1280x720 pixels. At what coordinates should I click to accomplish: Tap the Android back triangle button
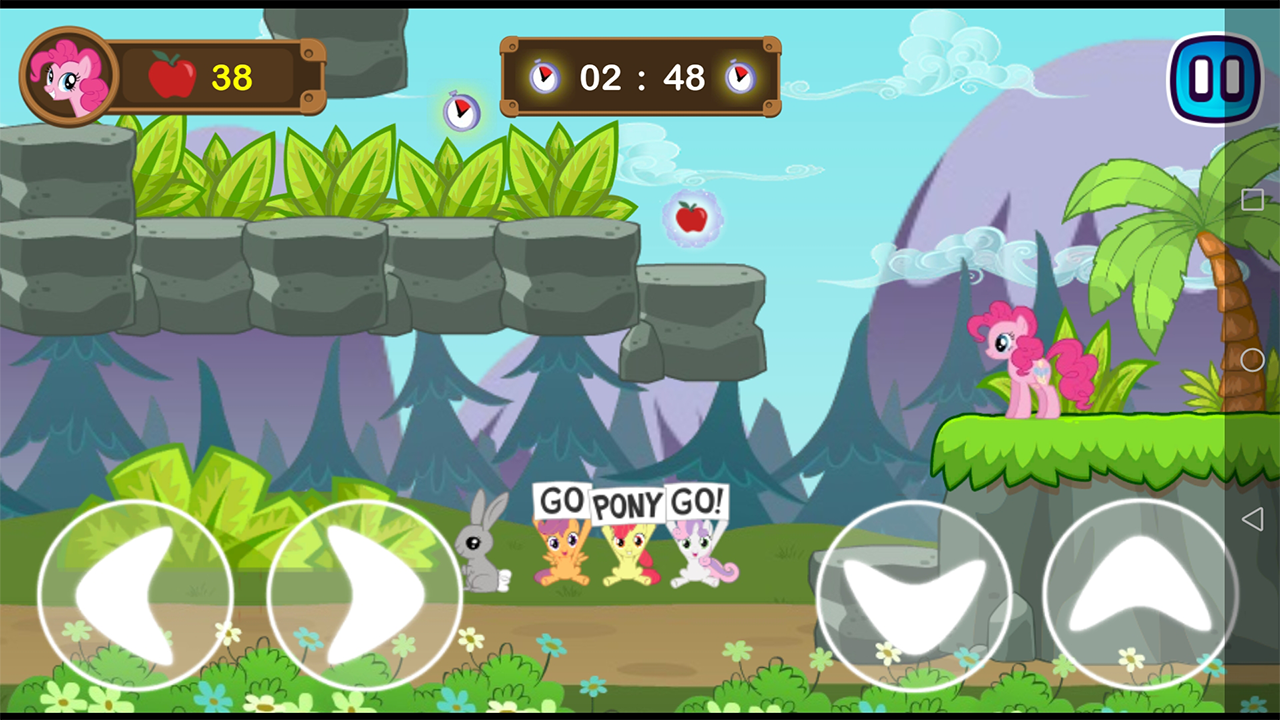[x=1253, y=518]
